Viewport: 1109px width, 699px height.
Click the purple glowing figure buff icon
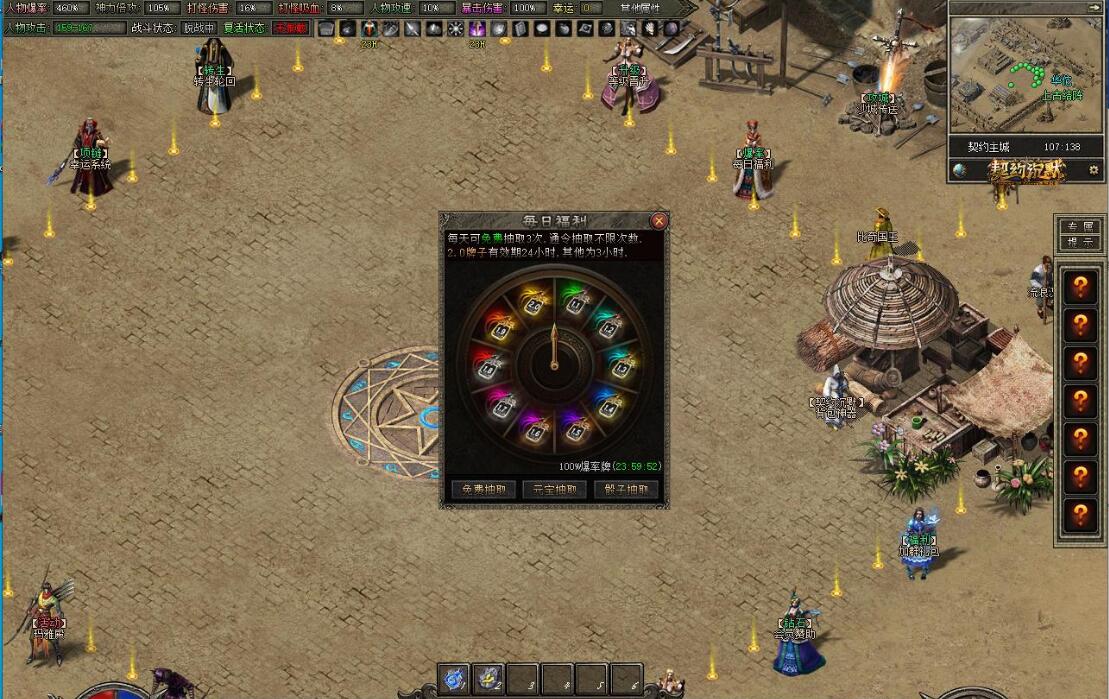[478, 28]
